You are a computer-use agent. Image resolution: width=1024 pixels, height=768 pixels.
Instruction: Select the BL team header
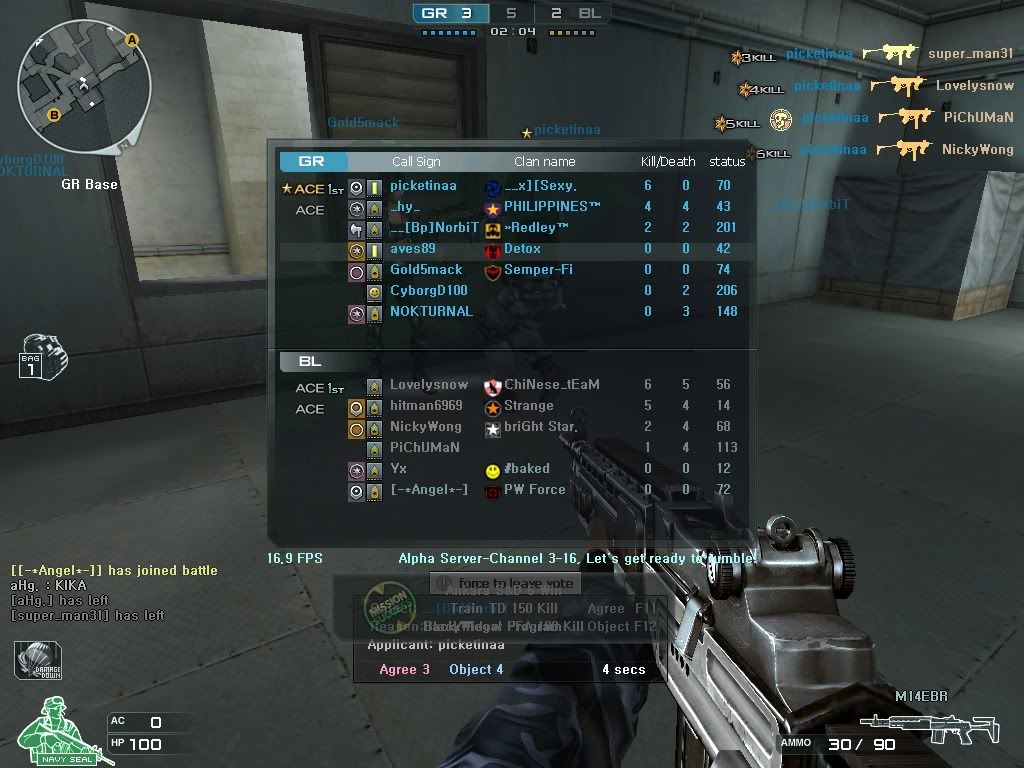click(x=312, y=361)
